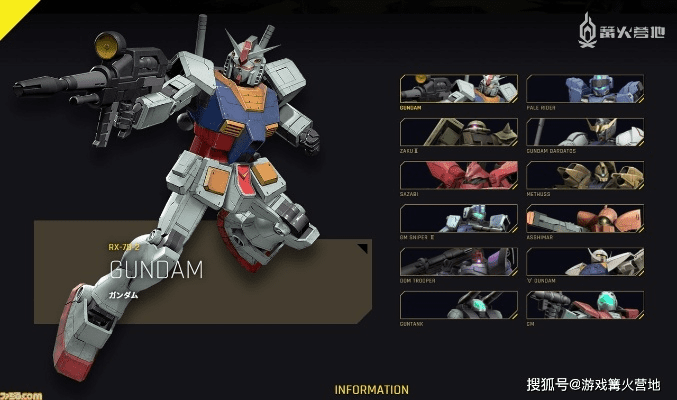Image resolution: width=677 pixels, height=400 pixels.
Task: Select the Dom Trooper tile
Action: point(459,261)
